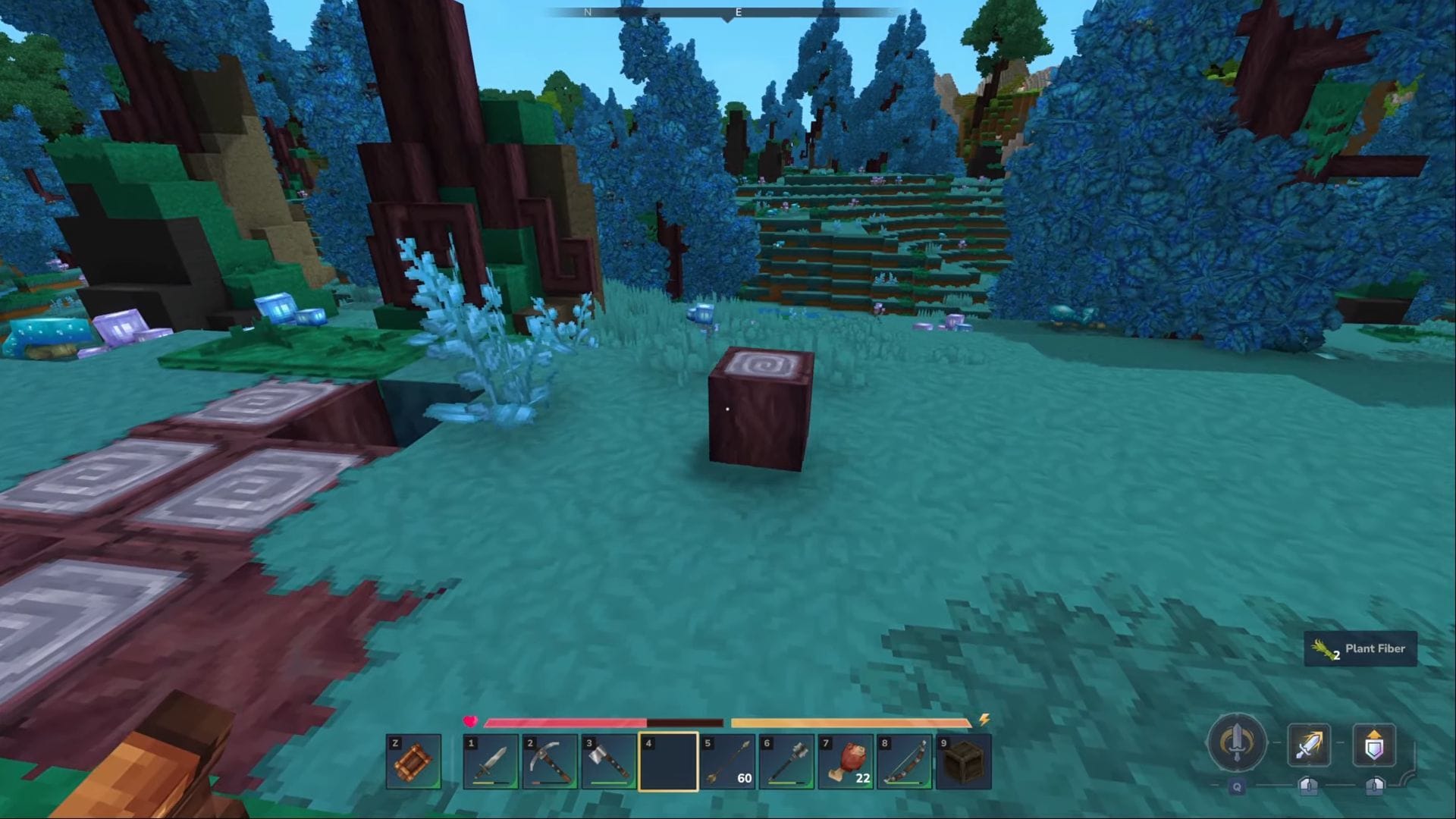This screenshot has height=819, width=1456.
Task: Equip the hatchet from the hotbar
Action: pos(609,762)
